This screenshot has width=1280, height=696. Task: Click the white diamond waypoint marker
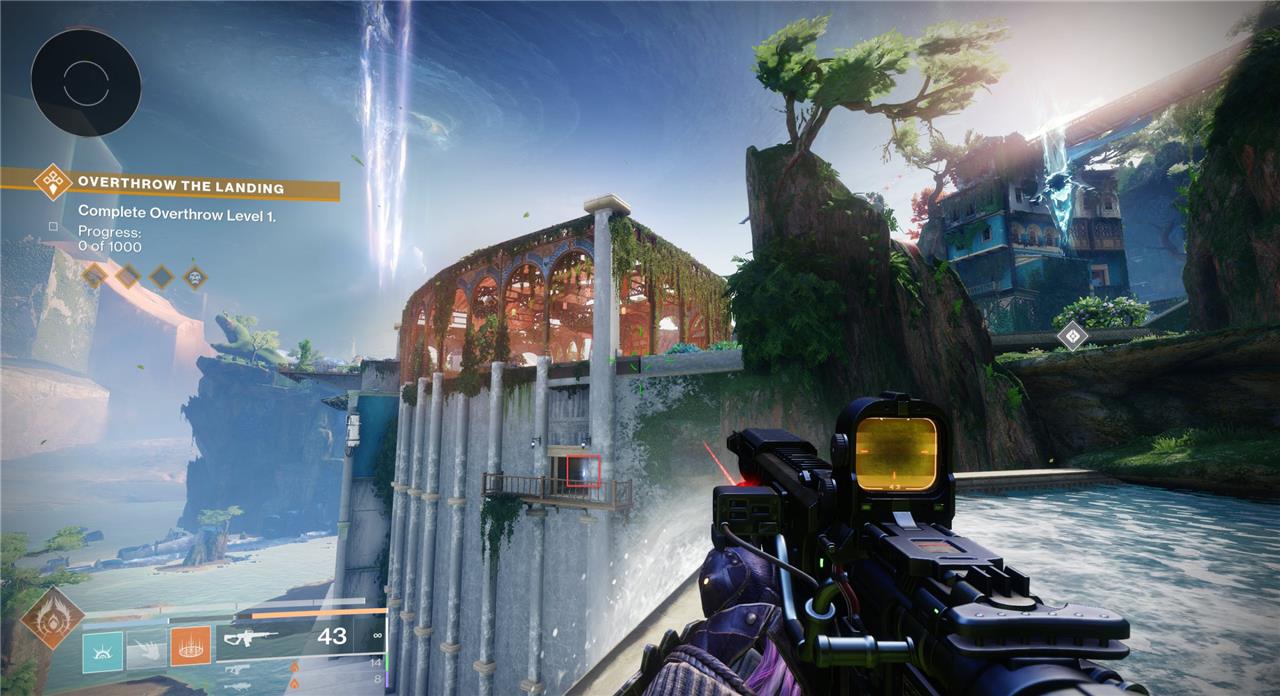(1071, 335)
